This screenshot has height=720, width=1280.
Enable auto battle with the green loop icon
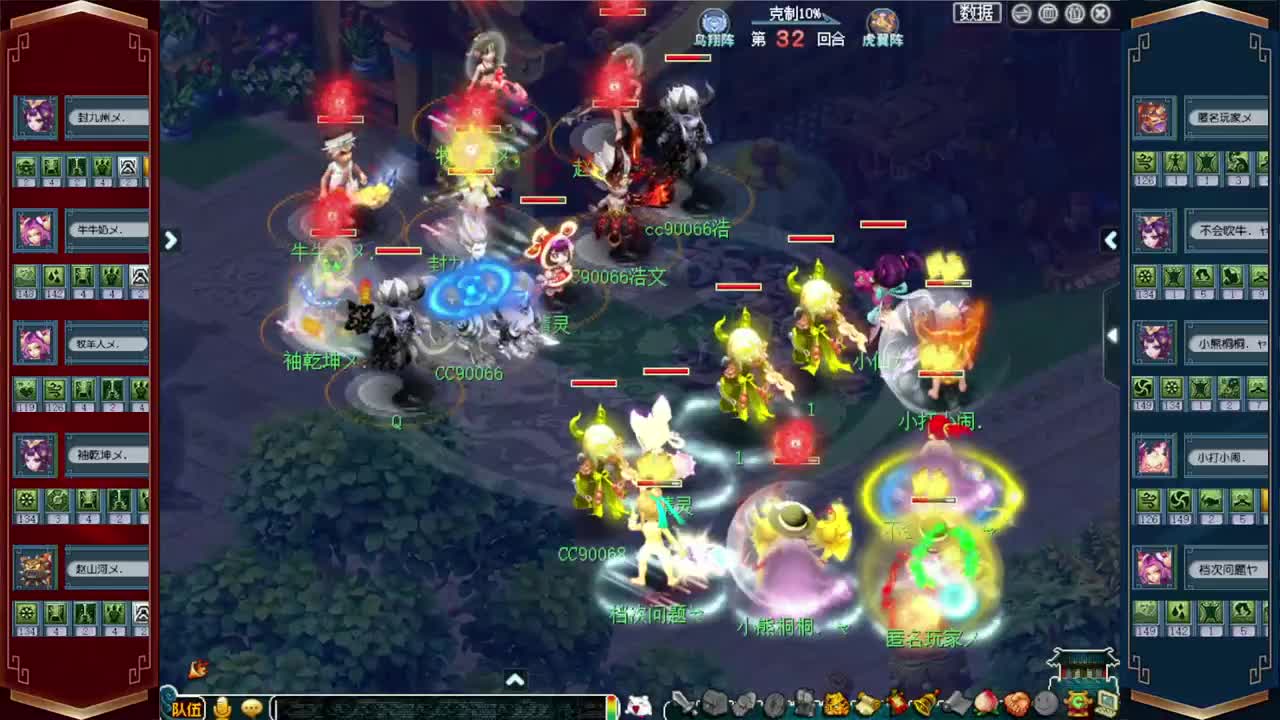tap(1078, 700)
